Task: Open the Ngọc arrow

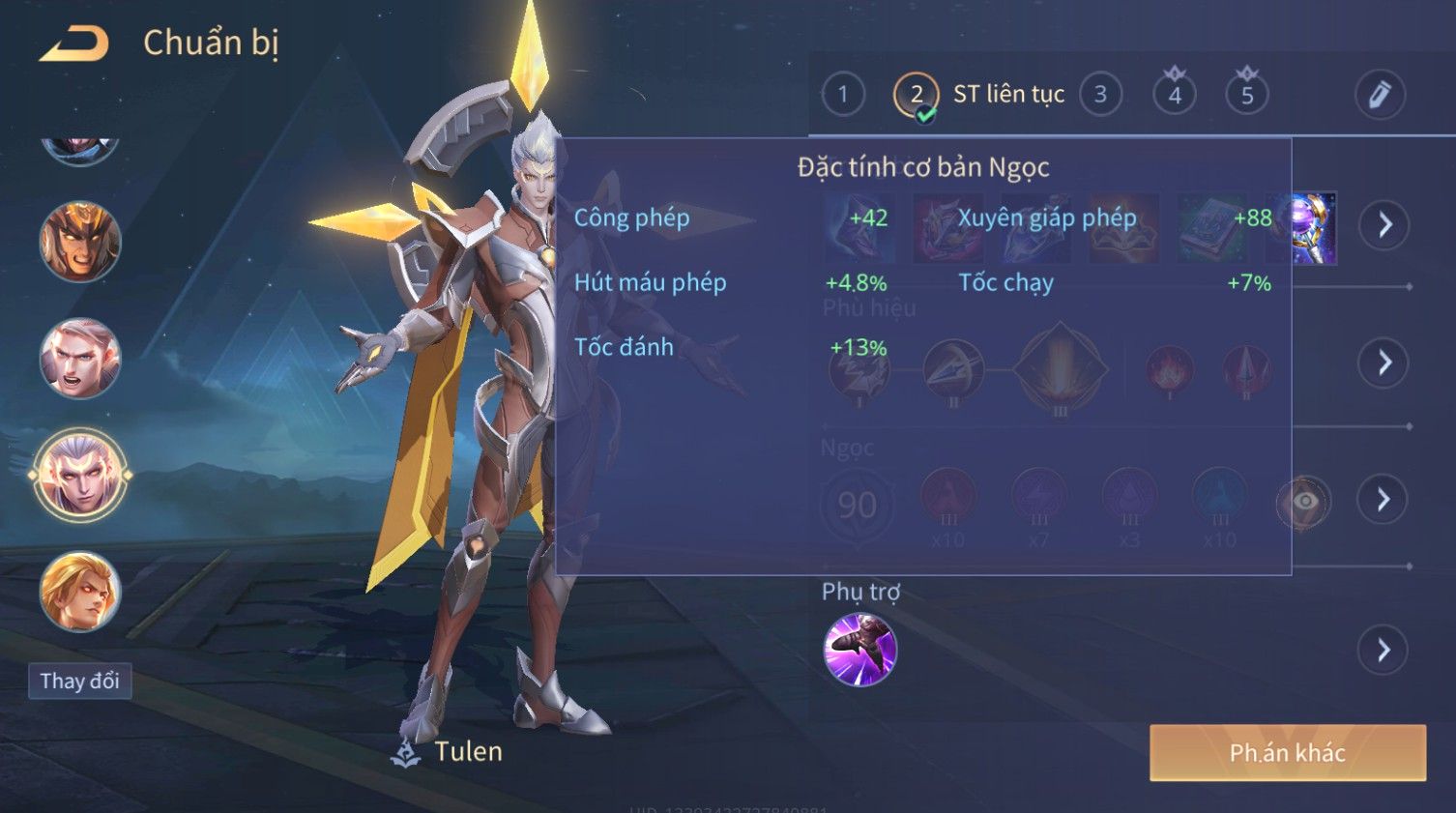Action: [x=1384, y=500]
